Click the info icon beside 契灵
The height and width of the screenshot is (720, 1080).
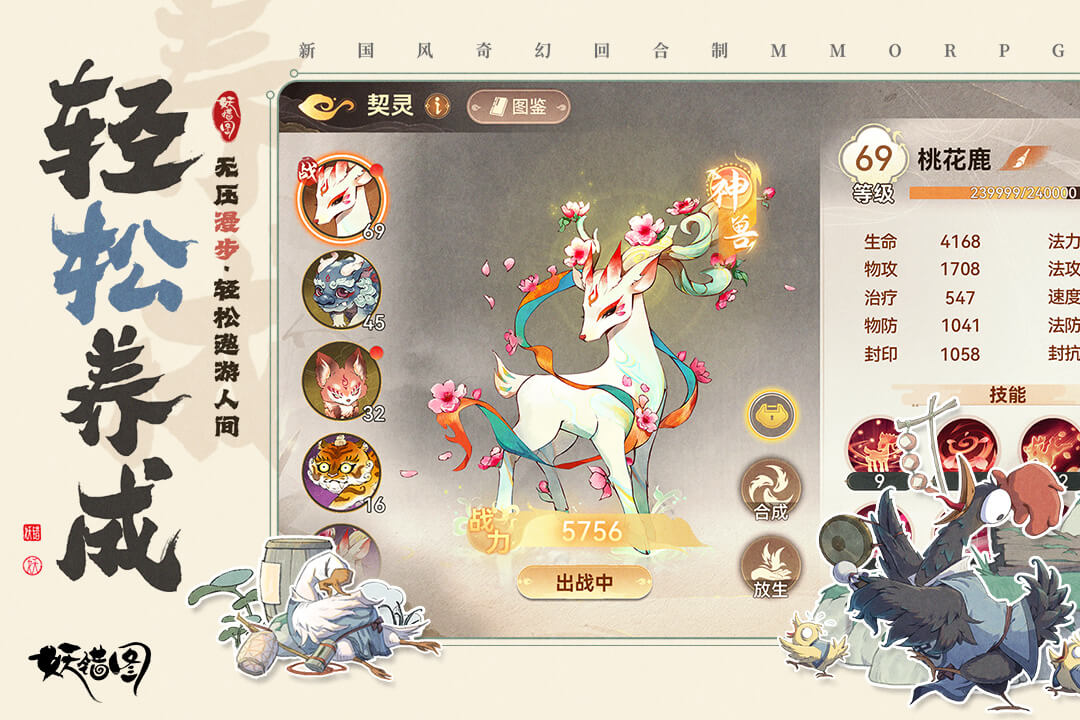click(436, 106)
